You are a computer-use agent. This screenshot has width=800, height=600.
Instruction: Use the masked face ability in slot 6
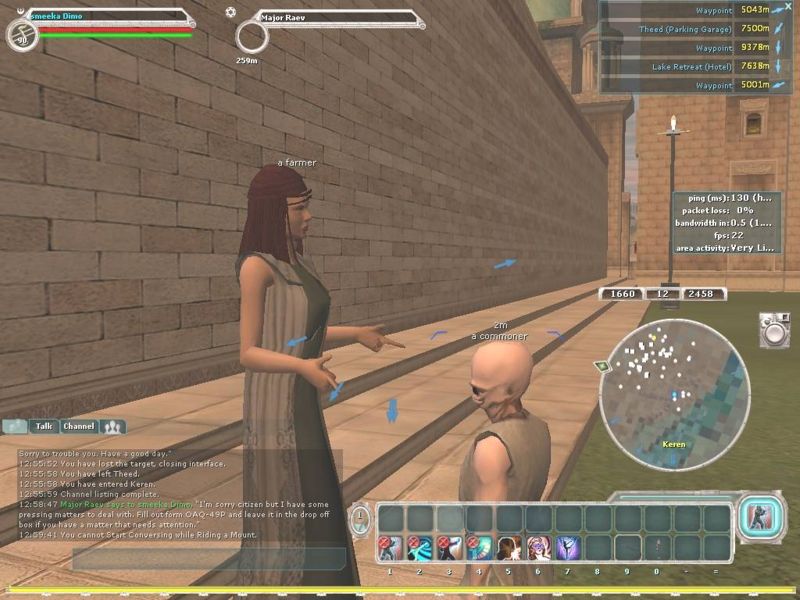click(539, 548)
